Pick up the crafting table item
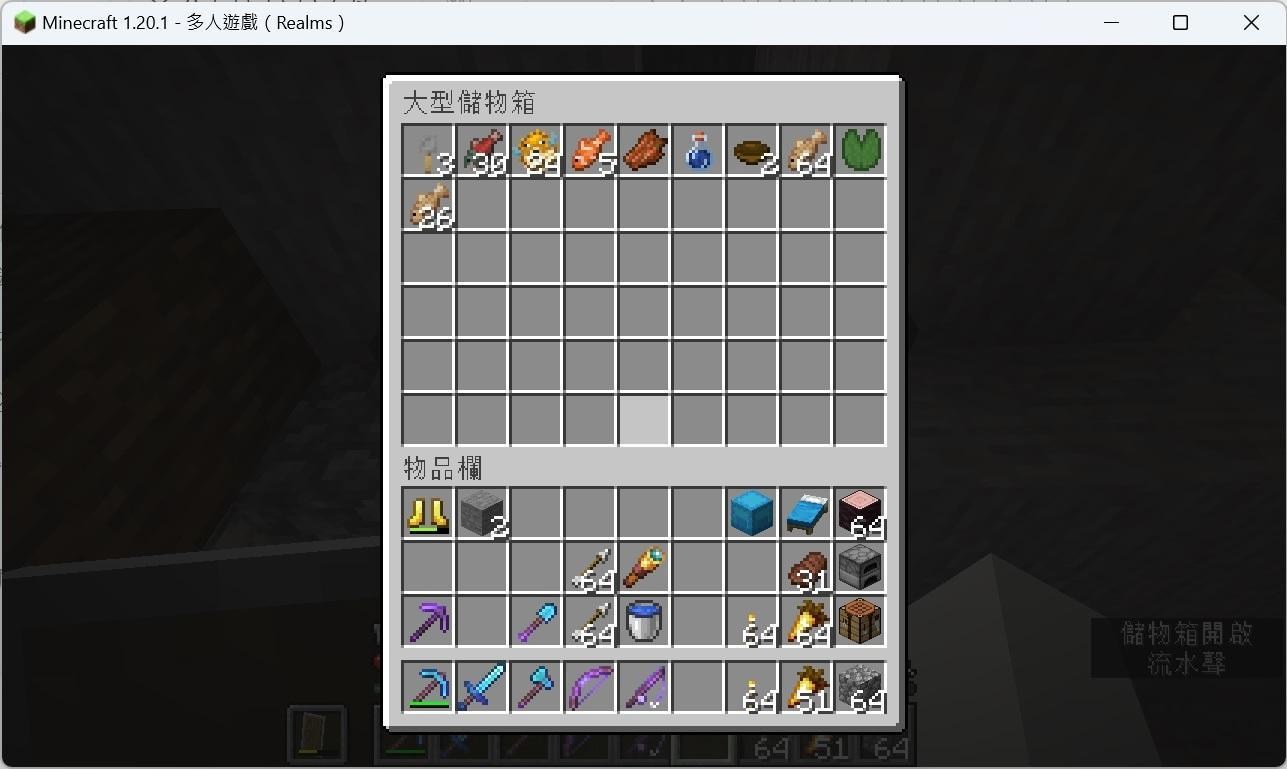1287x769 pixels. pos(859,620)
